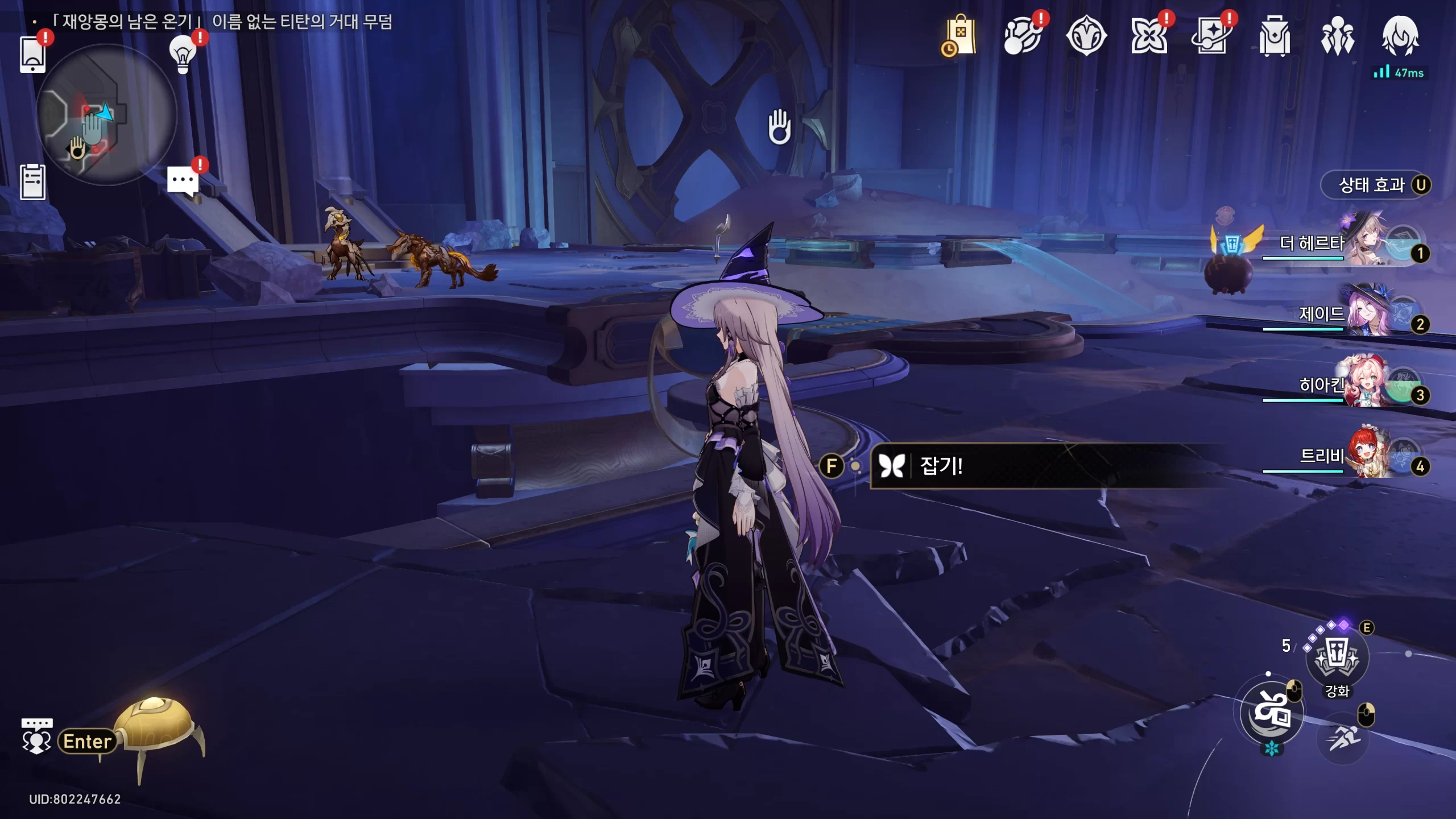
Task: Open the team setup icon
Action: (x=1337, y=36)
